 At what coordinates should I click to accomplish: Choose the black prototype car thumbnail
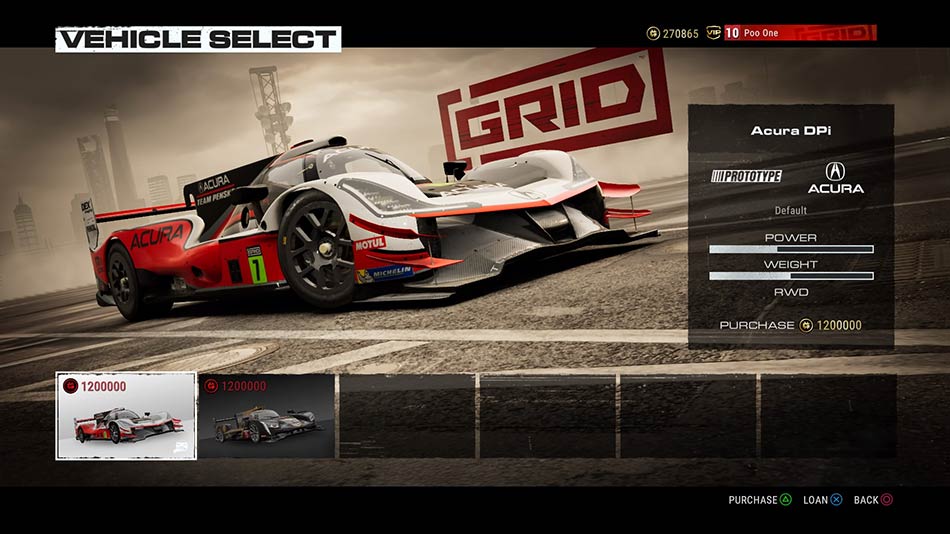[266, 416]
